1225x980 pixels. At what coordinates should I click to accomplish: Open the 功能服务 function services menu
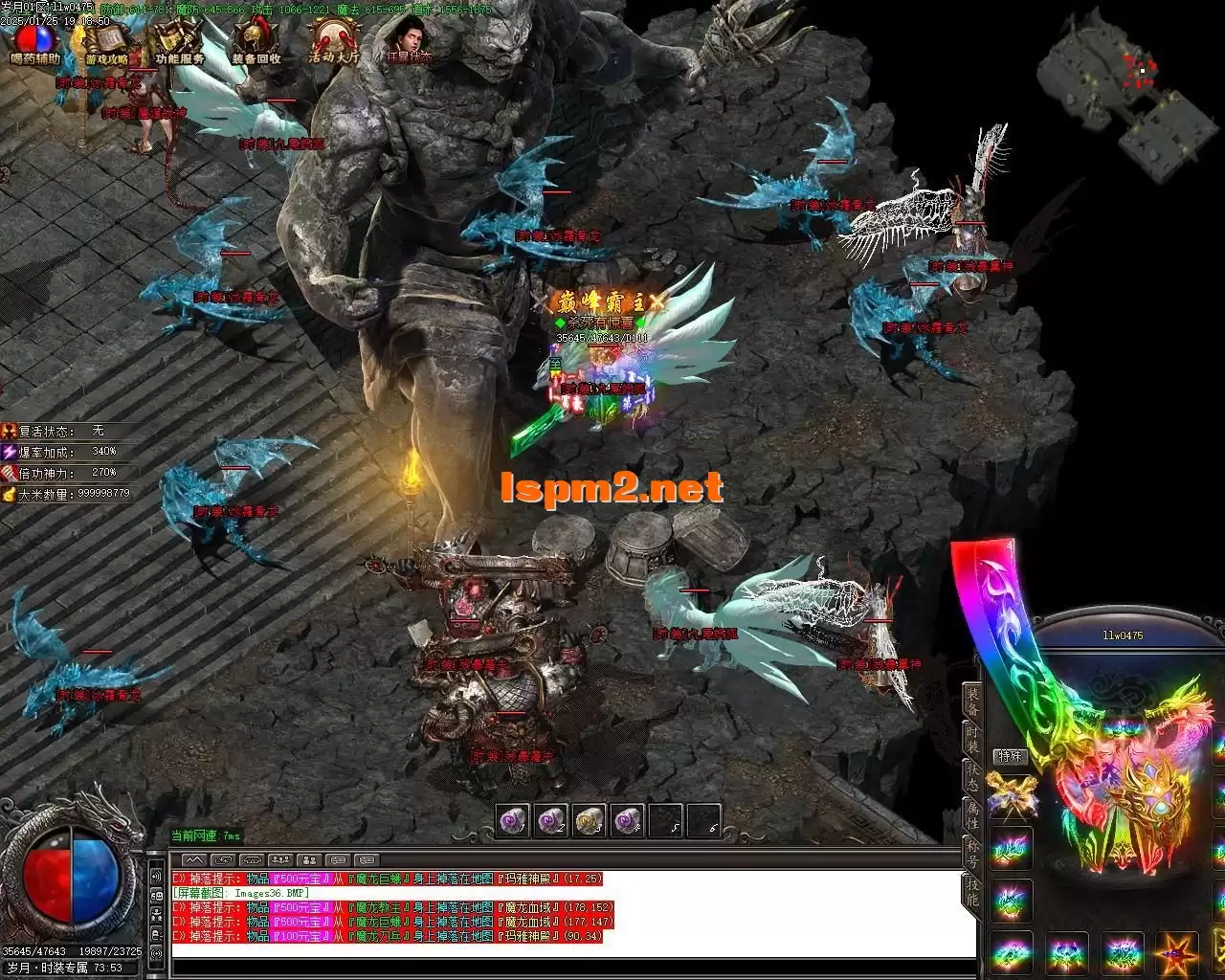[179, 43]
